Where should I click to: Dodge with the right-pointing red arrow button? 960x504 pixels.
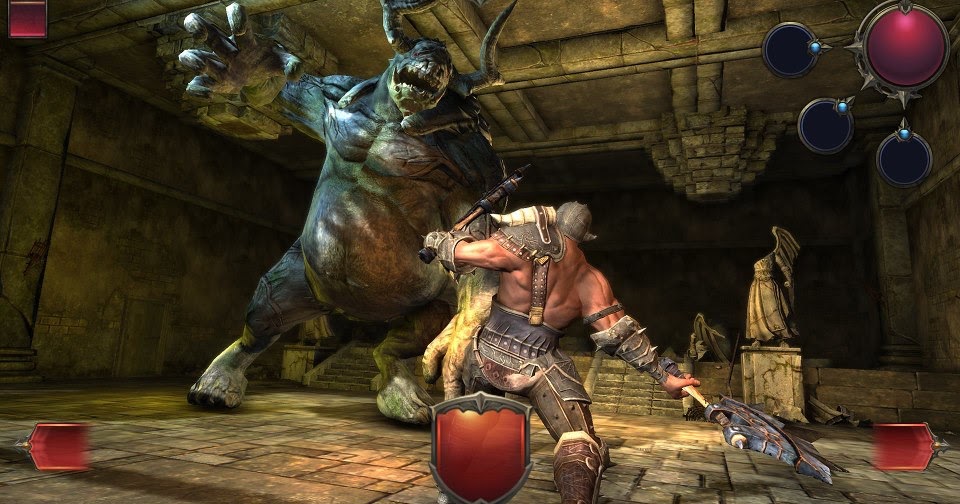pyautogui.click(x=904, y=445)
